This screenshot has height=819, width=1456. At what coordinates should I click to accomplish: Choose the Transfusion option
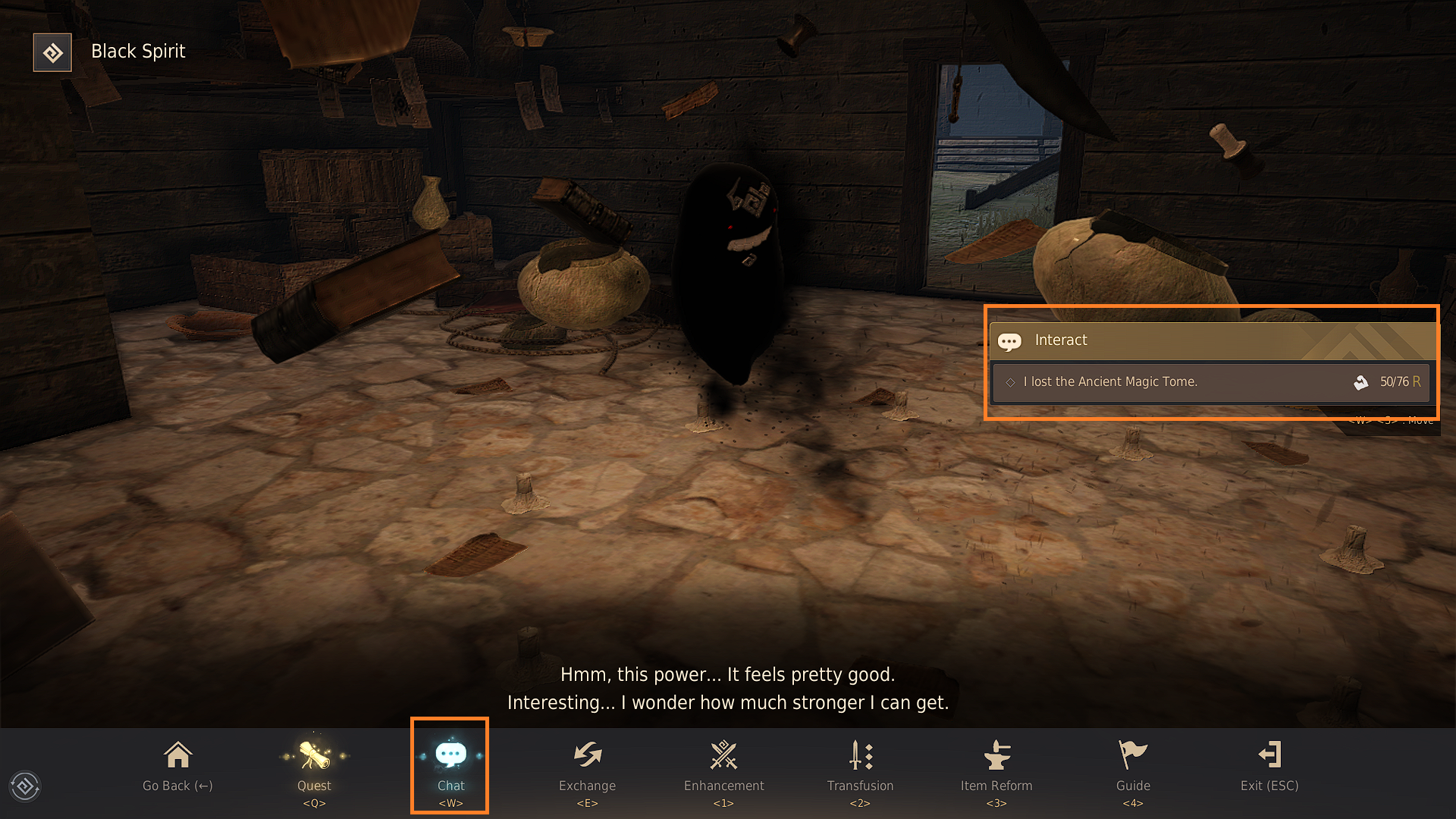pos(860,766)
